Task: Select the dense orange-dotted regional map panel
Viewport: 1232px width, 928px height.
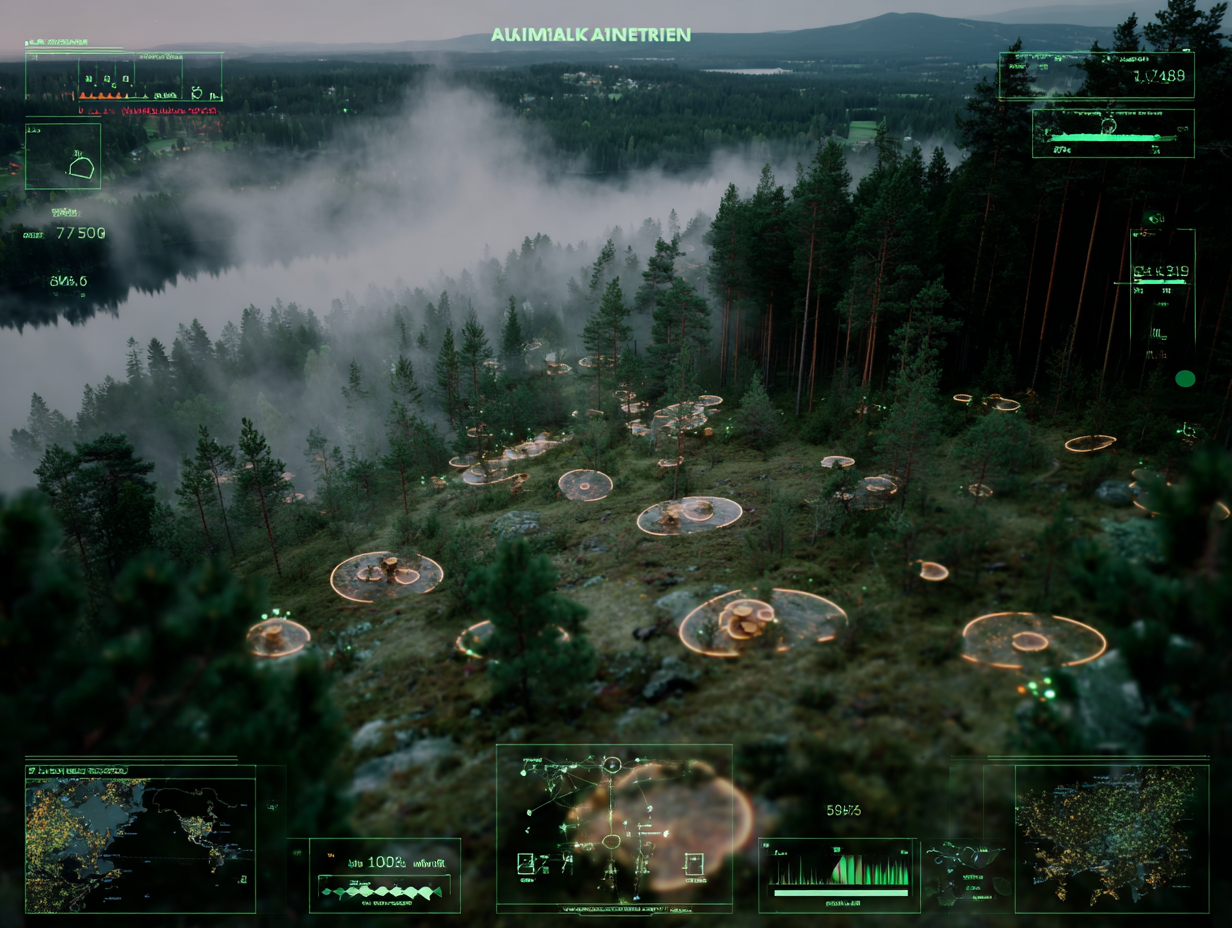Action: [x=1111, y=838]
